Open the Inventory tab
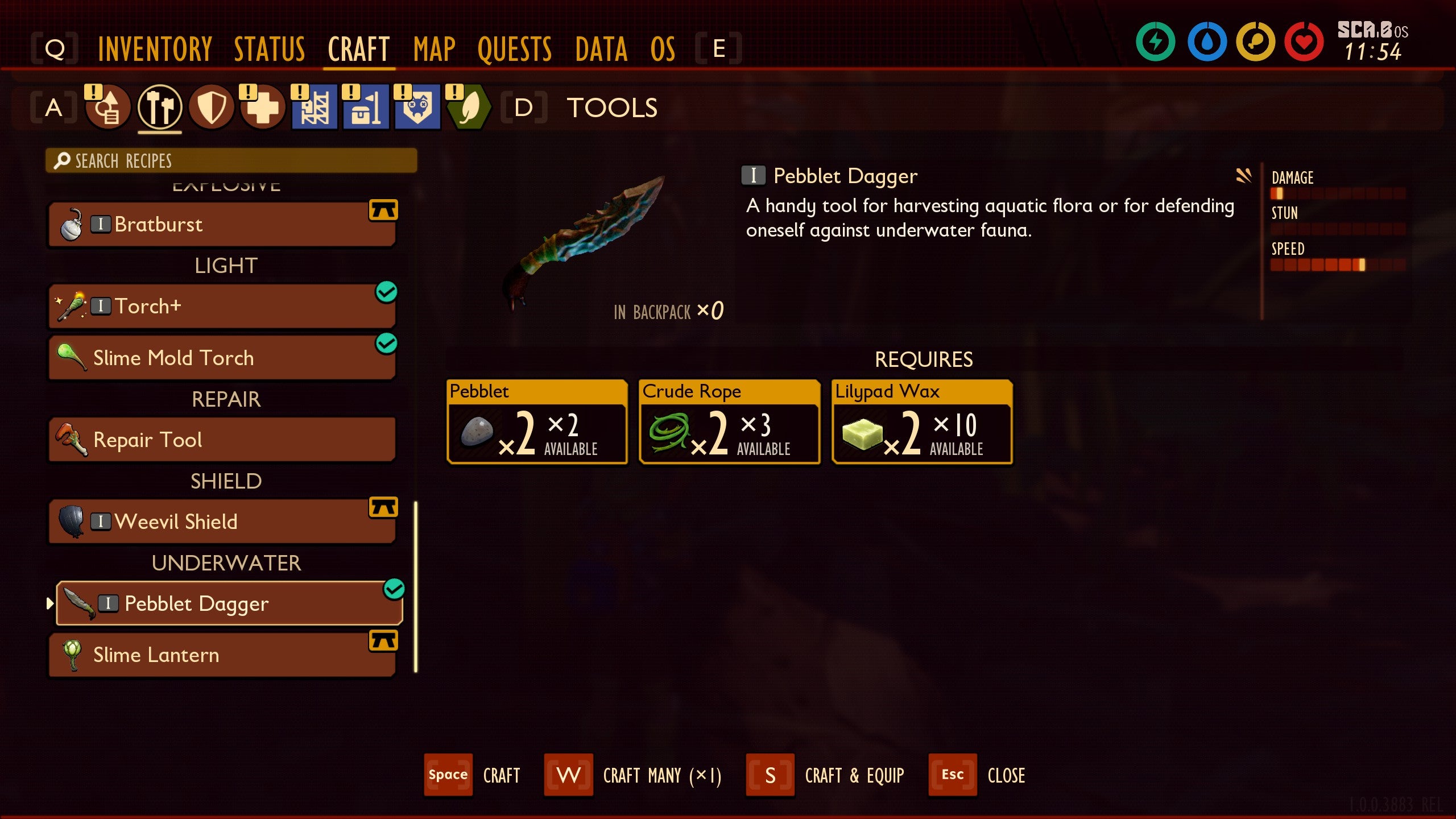 point(155,49)
